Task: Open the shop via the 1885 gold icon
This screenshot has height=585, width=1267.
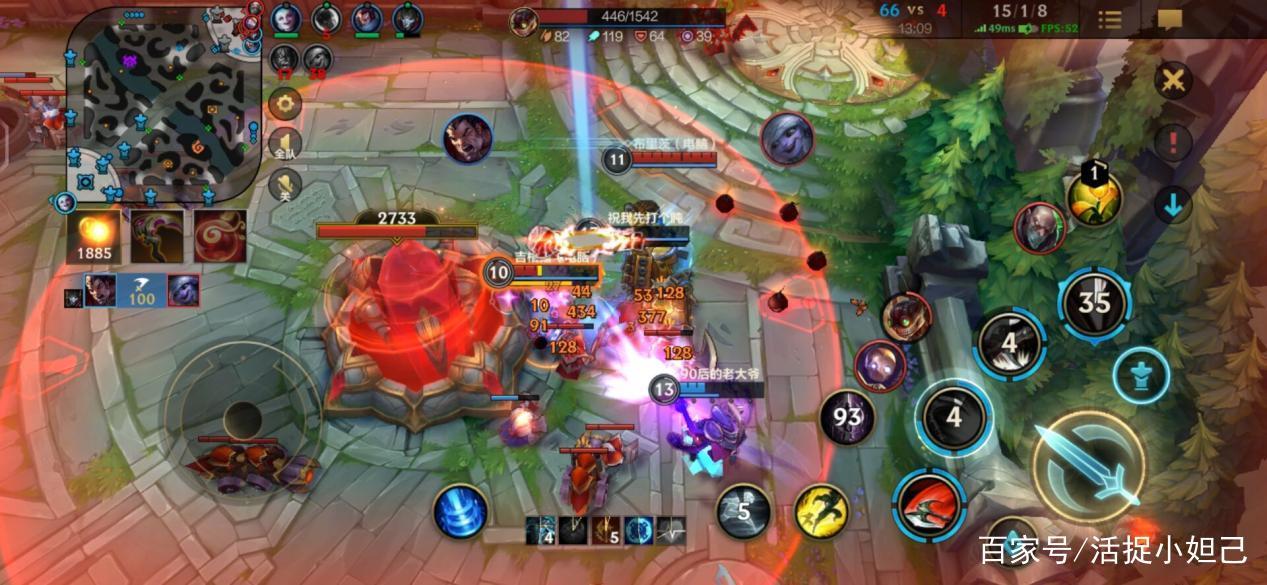Action: [94, 236]
